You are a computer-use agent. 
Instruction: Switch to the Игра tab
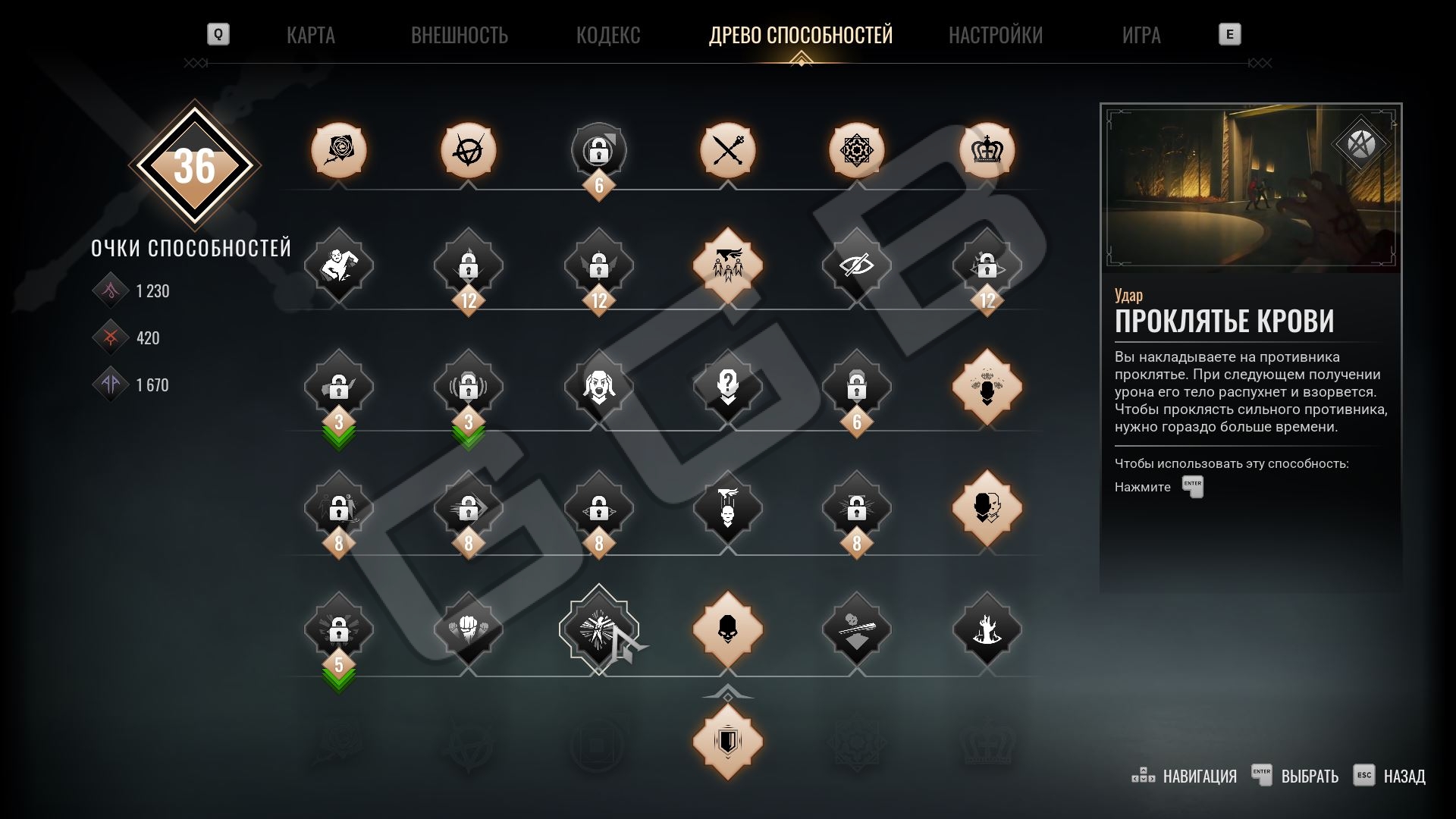[x=1141, y=35]
